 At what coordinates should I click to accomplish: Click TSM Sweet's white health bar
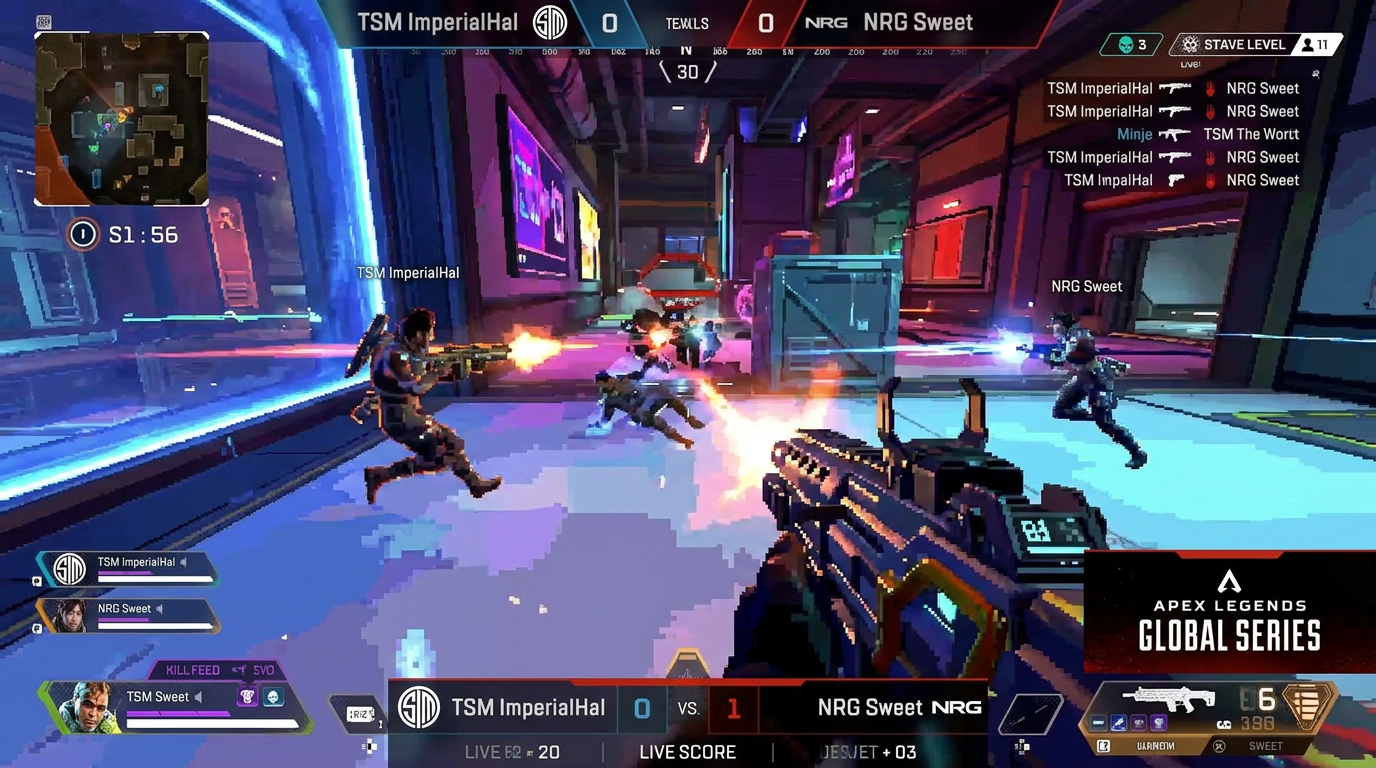pos(214,723)
